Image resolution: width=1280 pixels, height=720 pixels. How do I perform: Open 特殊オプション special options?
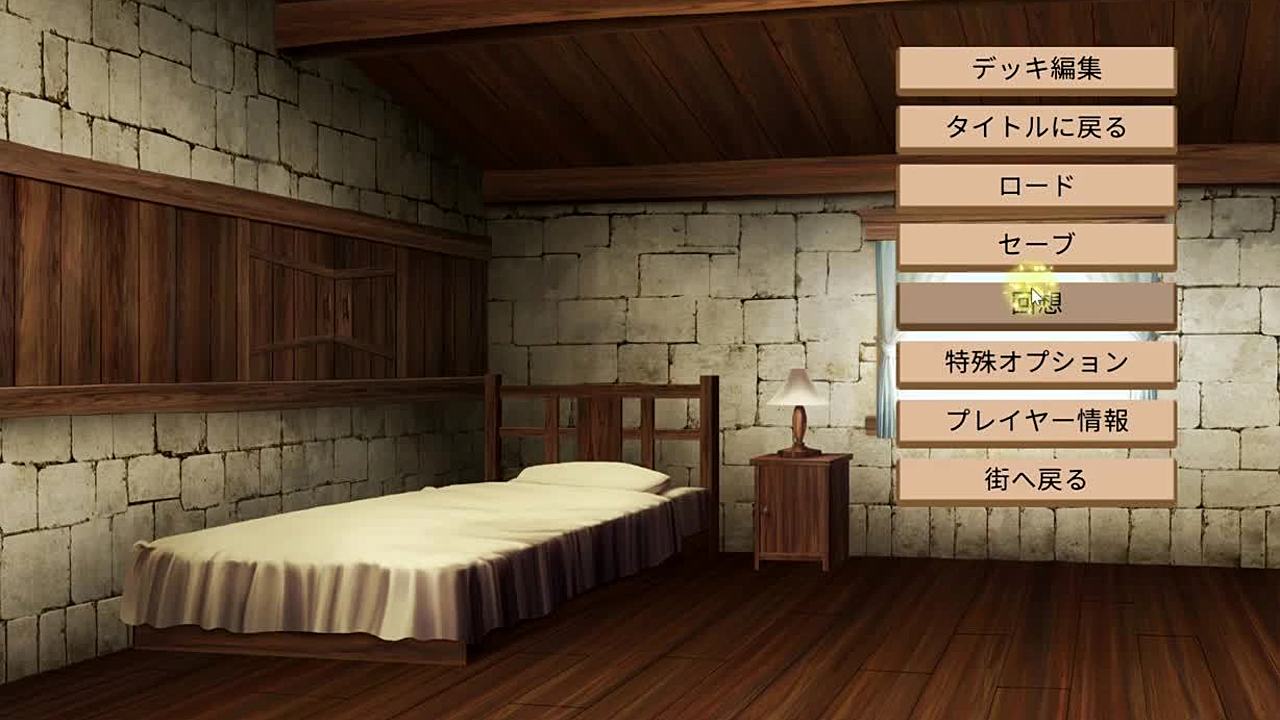pos(1036,362)
